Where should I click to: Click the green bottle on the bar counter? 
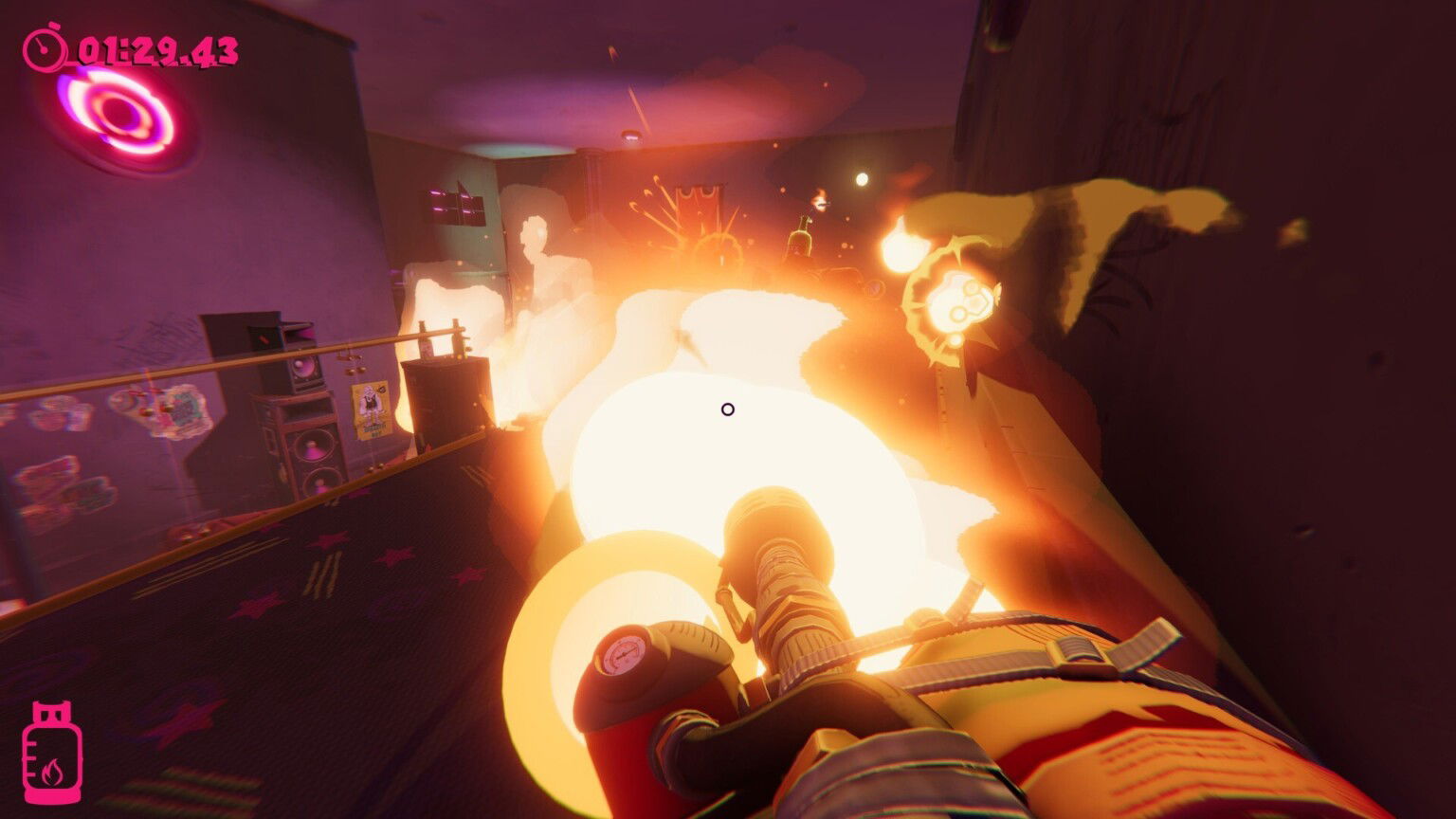[x=799, y=238]
